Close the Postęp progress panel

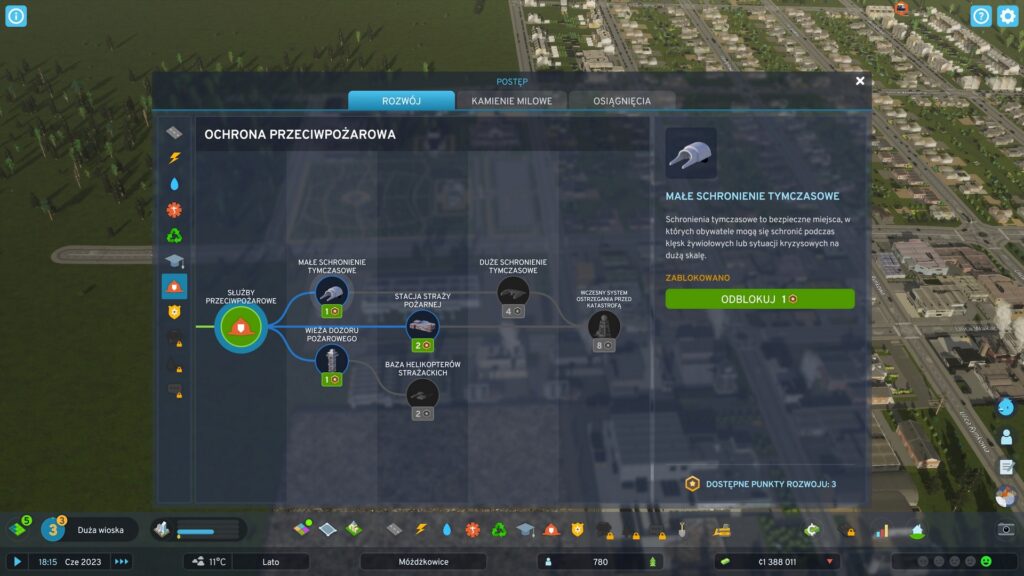click(860, 81)
